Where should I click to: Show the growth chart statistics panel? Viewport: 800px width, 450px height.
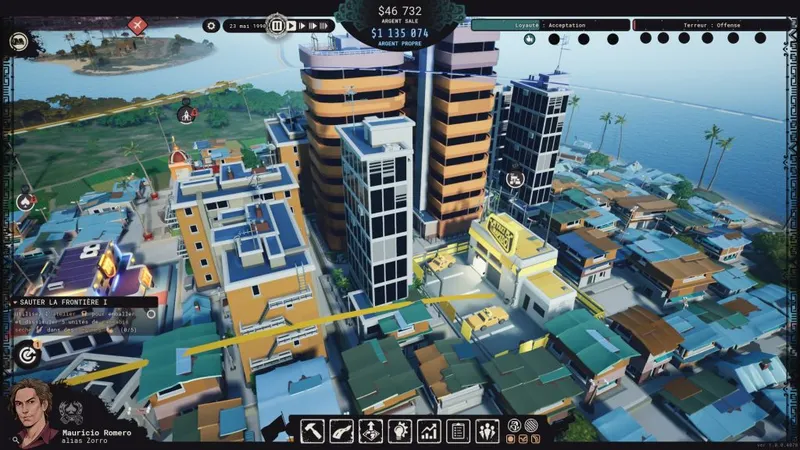click(429, 431)
